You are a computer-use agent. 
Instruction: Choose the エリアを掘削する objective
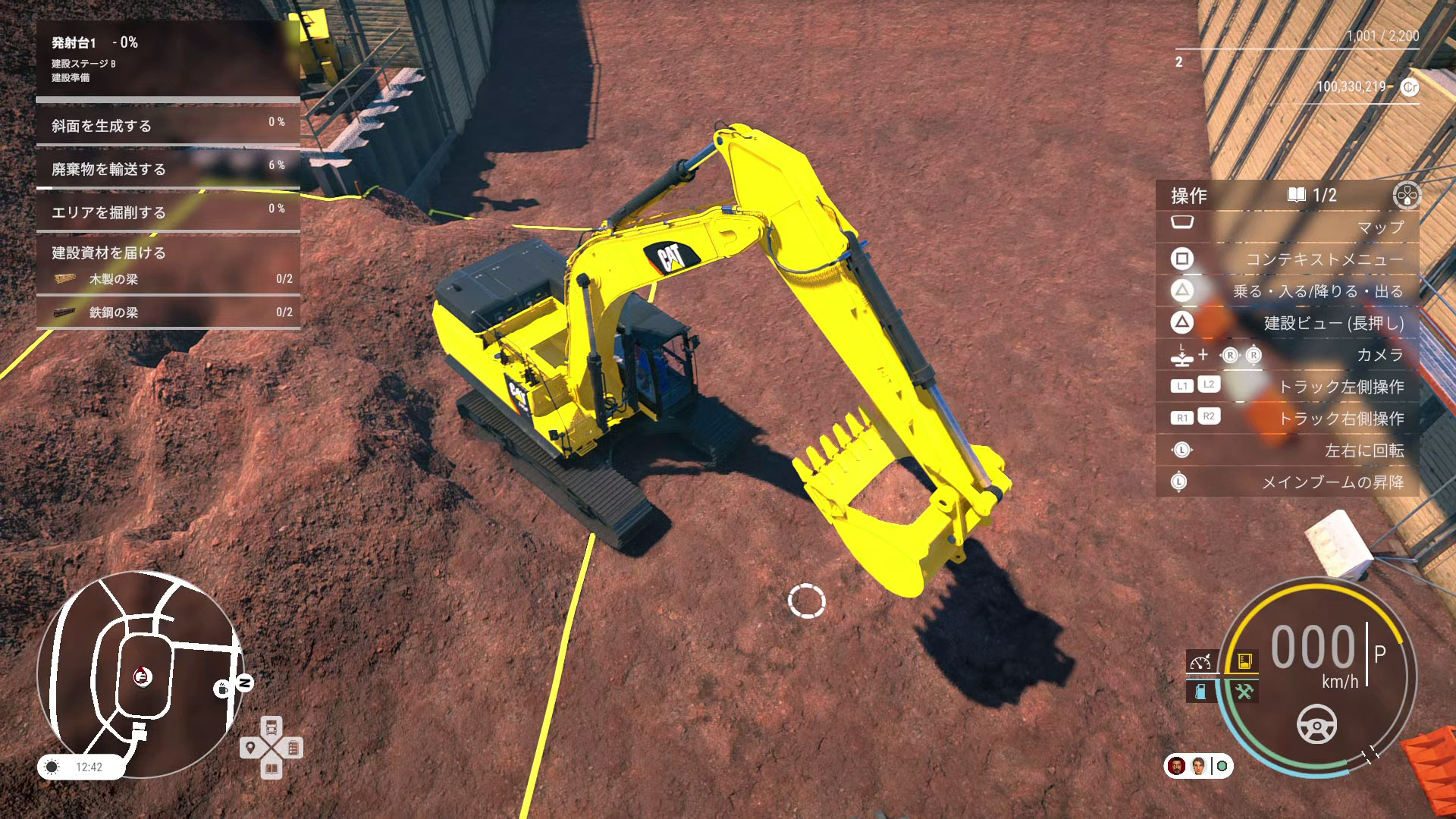[x=168, y=212]
